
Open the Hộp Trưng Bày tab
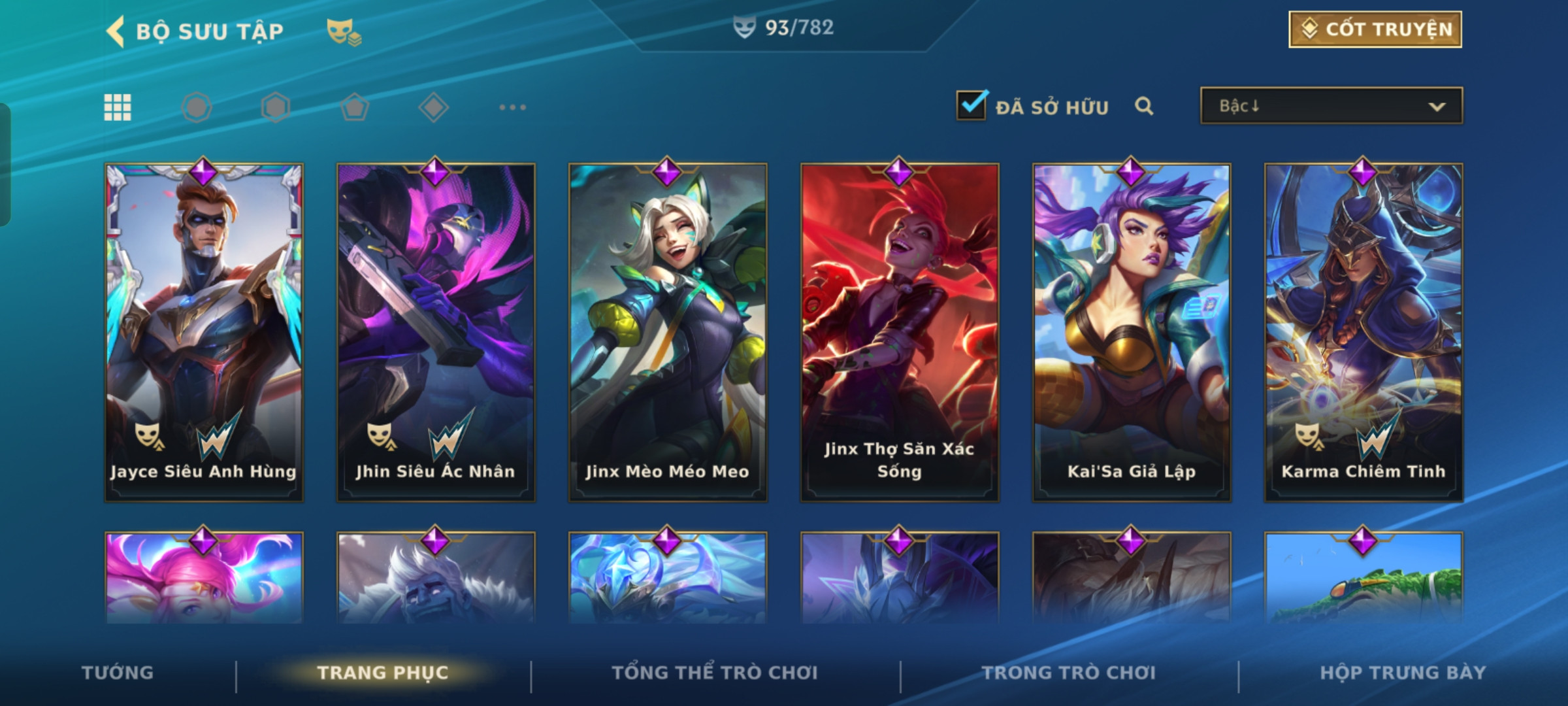pyautogui.click(x=1403, y=673)
